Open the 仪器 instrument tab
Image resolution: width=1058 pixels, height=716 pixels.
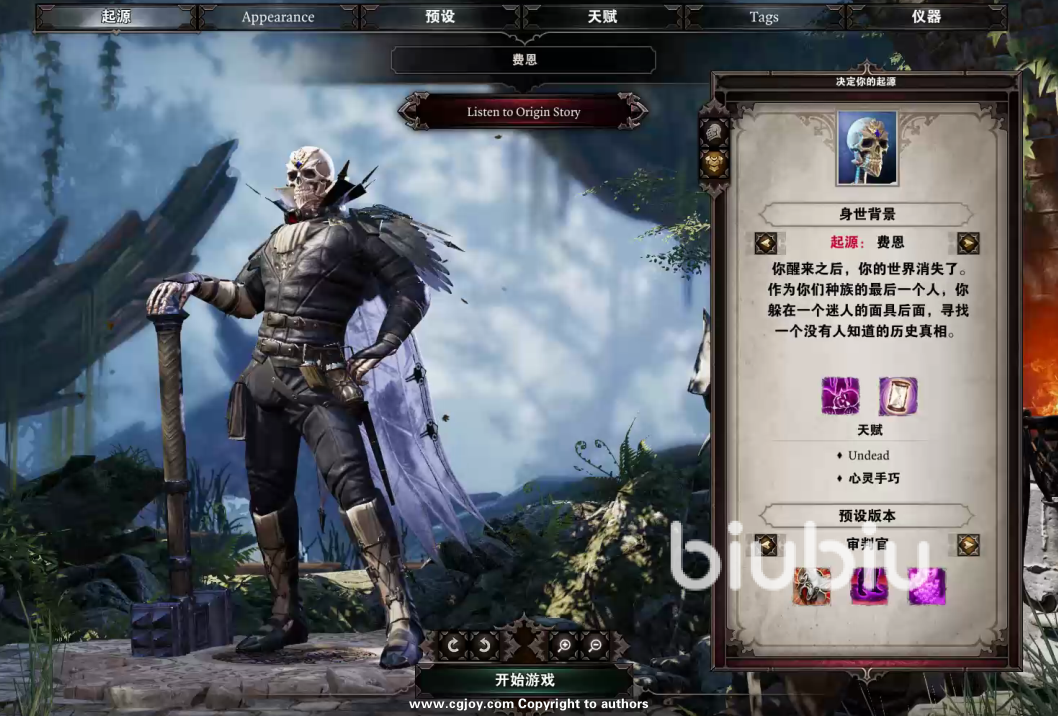point(926,17)
